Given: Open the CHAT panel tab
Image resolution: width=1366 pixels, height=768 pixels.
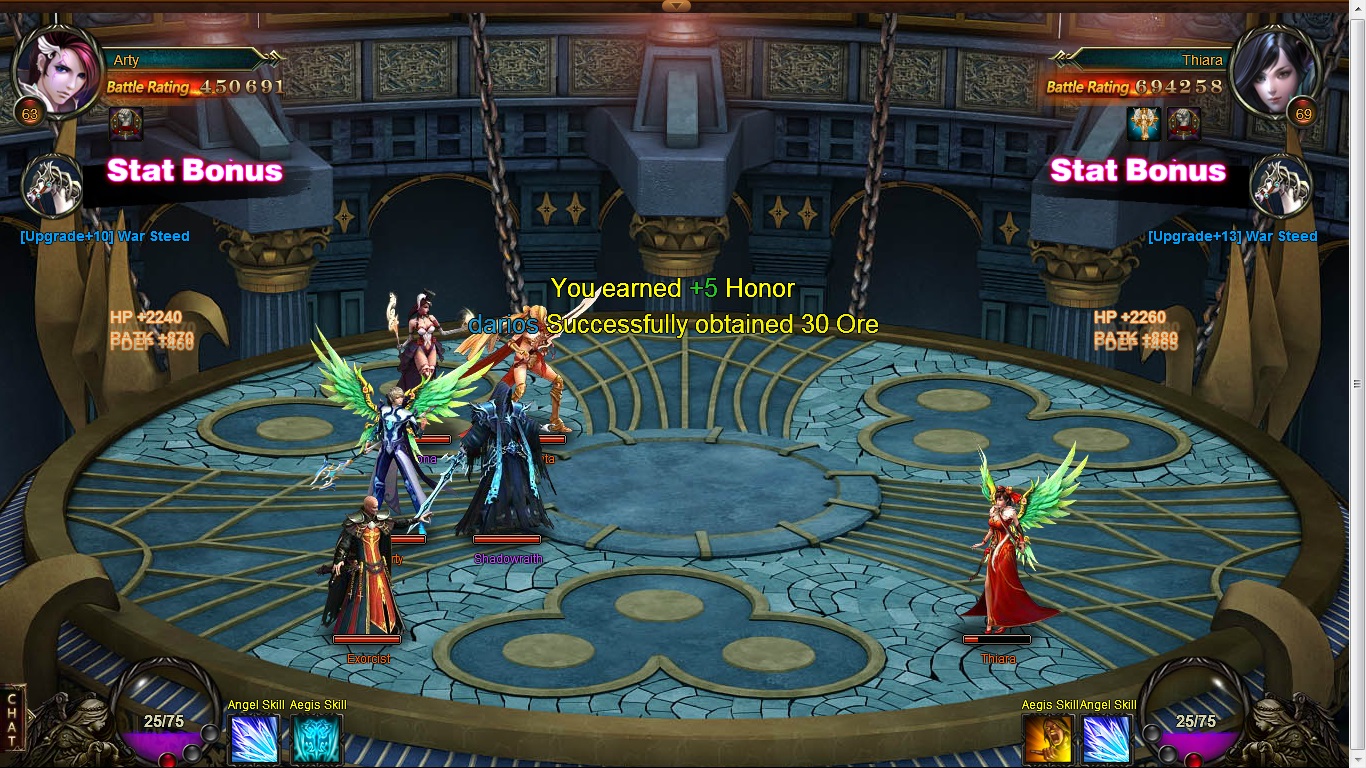Looking at the screenshot, I should [11, 716].
